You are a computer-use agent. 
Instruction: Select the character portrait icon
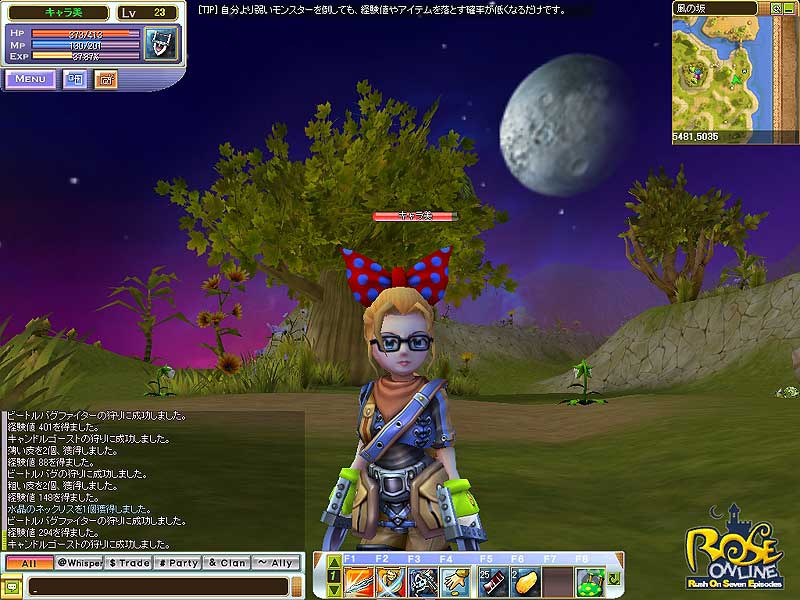point(158,43)
